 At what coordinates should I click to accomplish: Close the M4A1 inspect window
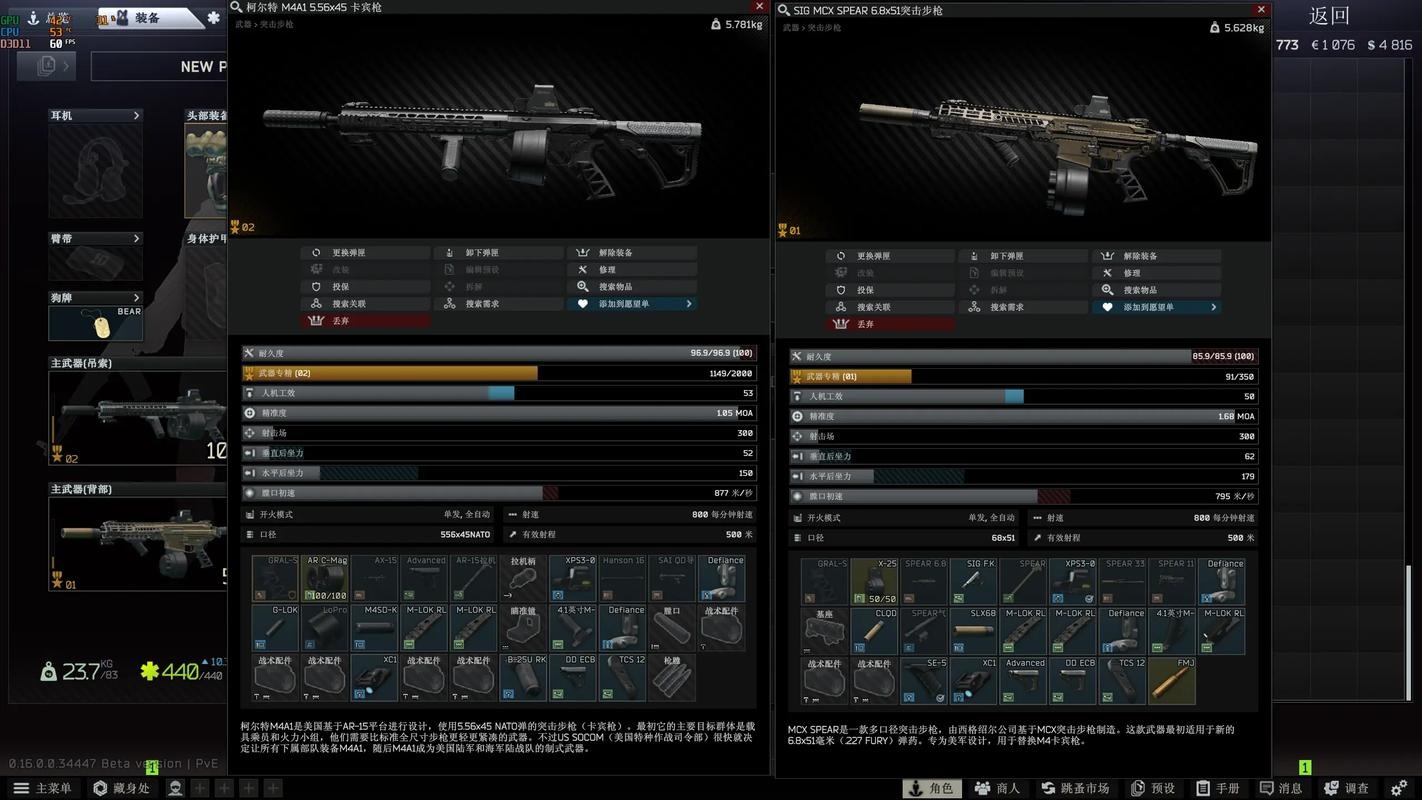tap(760, 7)
